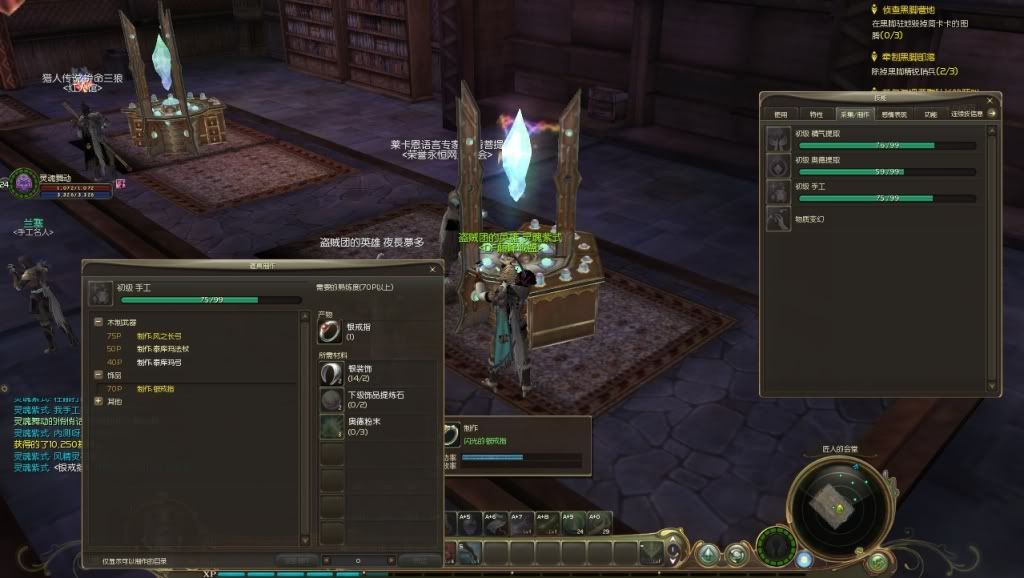Close the skills window
This screenshot has width=1024, height=578.
(x=991, y=98)
